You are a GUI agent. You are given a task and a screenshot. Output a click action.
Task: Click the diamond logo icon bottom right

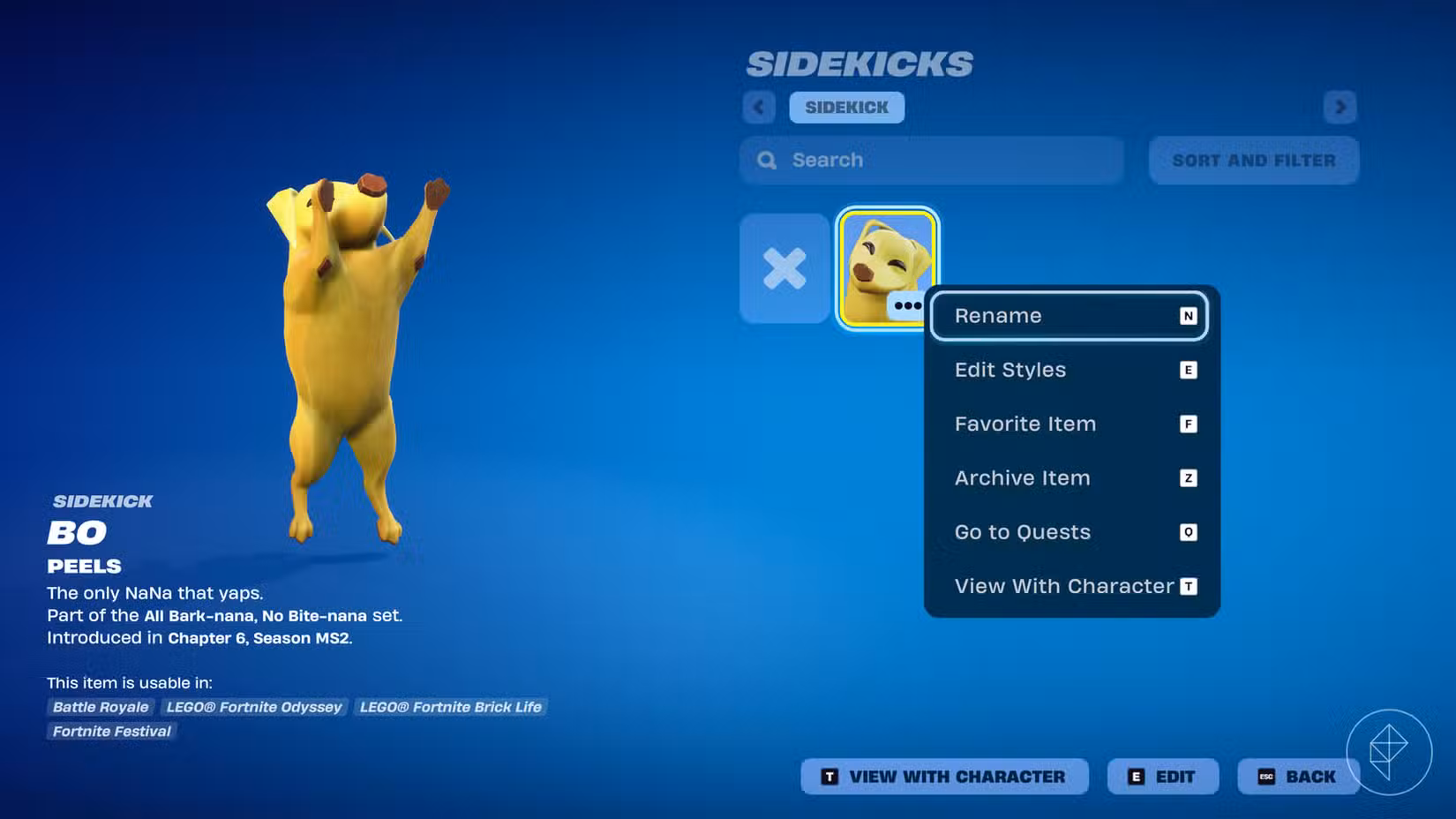tap(1391, 751)
